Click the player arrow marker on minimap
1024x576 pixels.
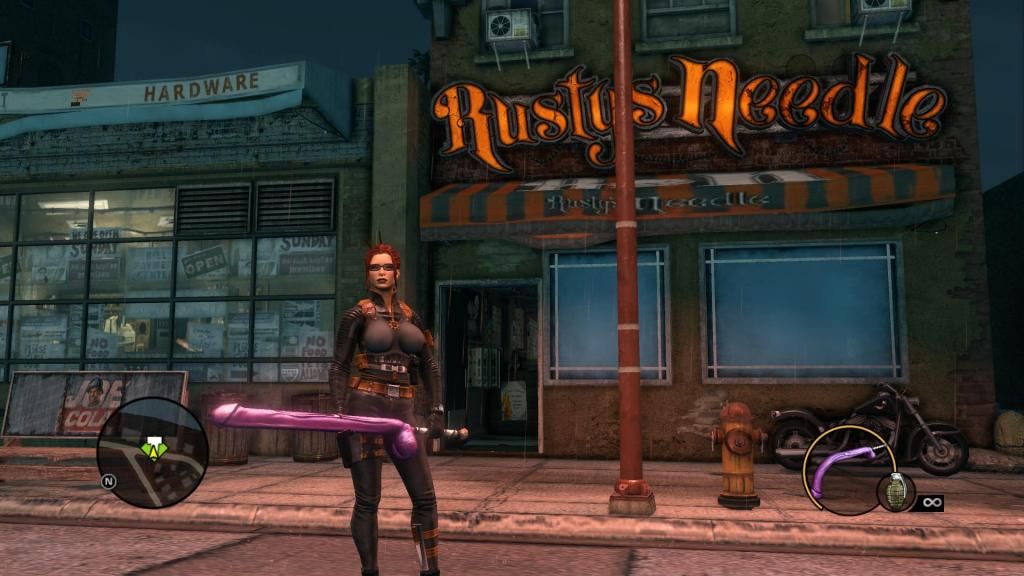(x=153, y=448)
